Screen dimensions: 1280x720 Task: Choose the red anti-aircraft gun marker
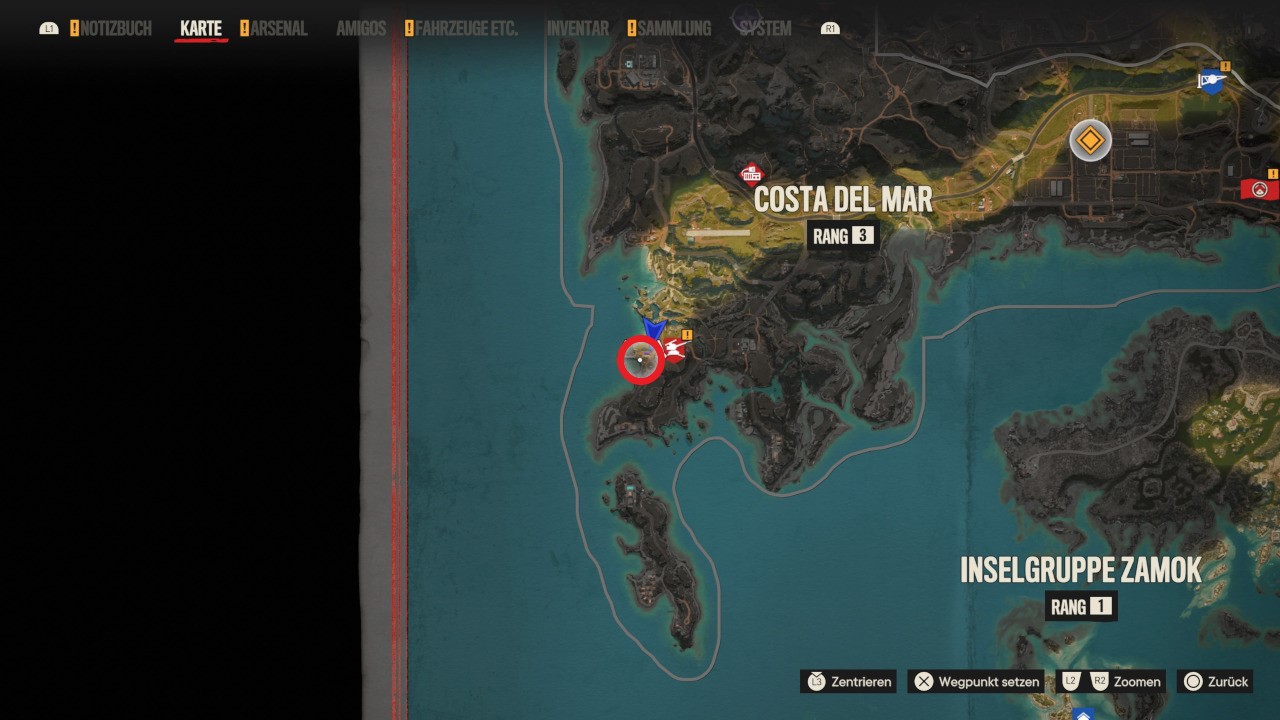674,349
